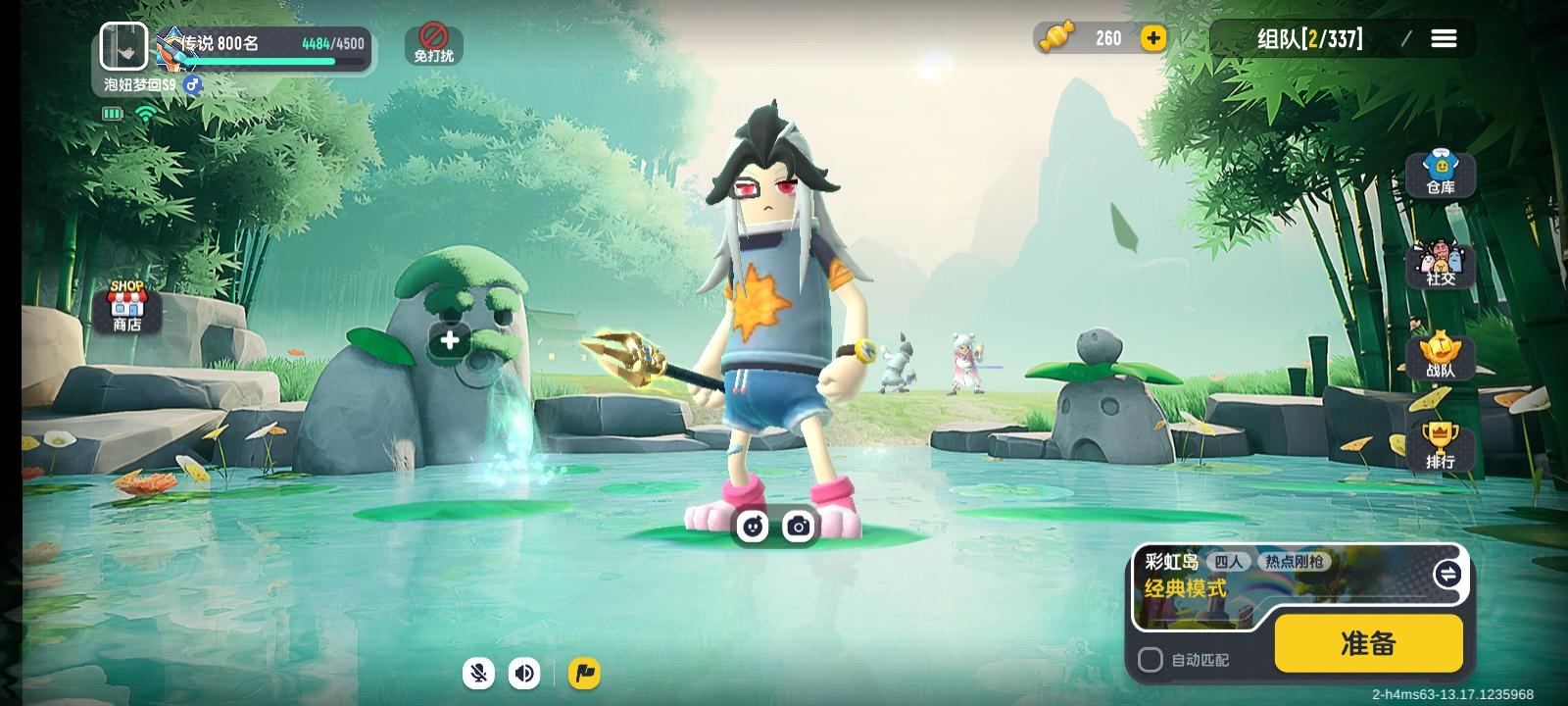Image resolution: width=1568 pixels, height=706 pixels.
Task: Switch game mode with the swap arrows
Action: pyautogui.click(x=1446, y=574)
